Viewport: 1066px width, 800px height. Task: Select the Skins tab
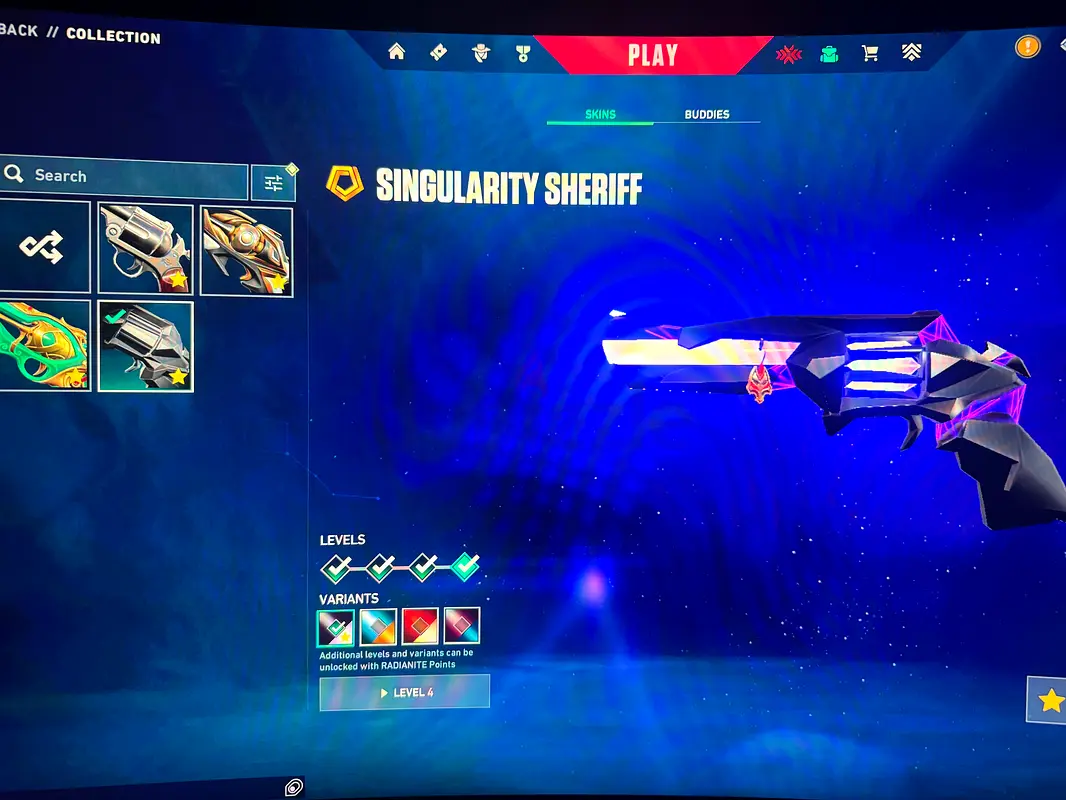tap(600, 114)
